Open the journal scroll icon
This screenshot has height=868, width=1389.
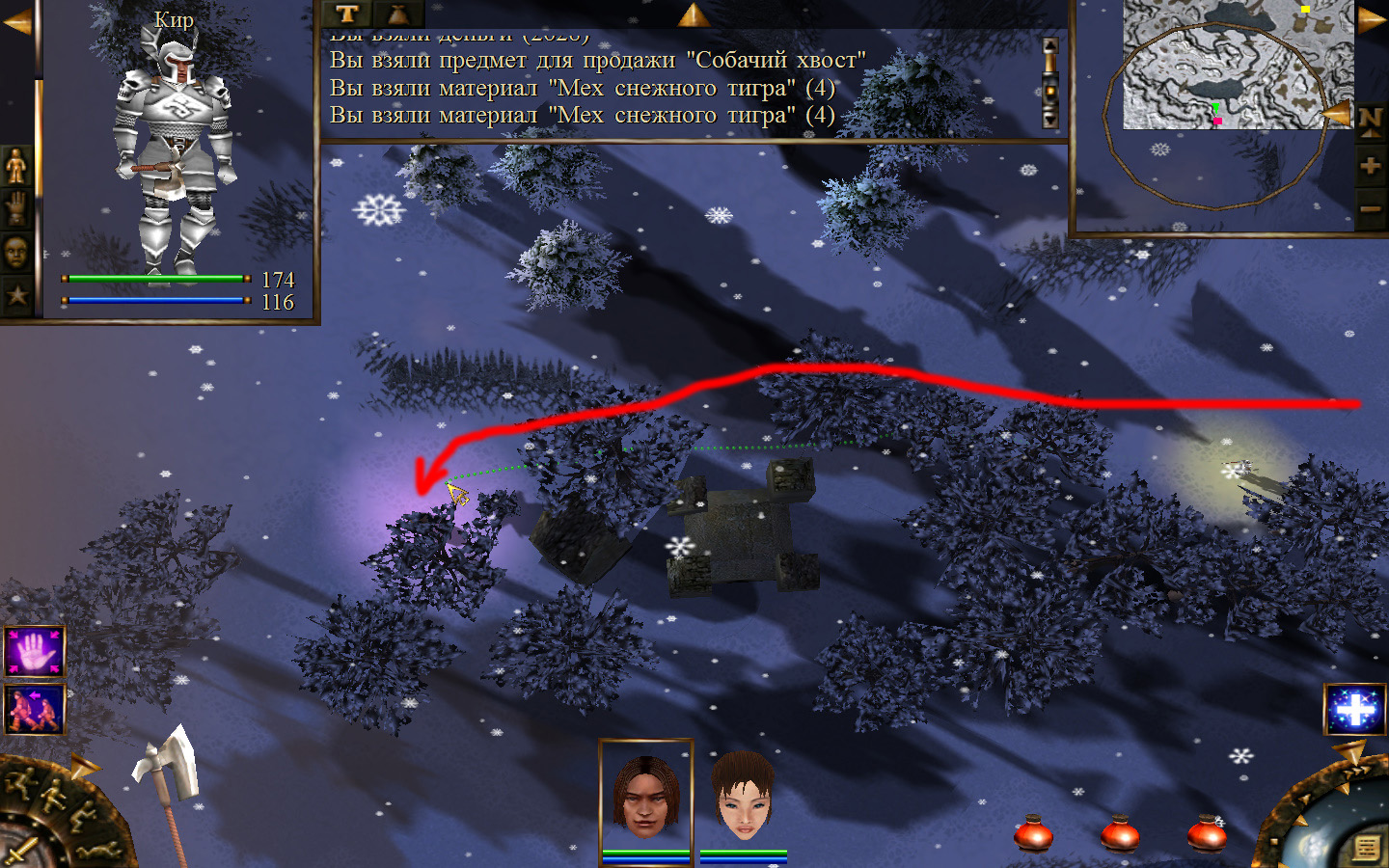[1366, 847]
